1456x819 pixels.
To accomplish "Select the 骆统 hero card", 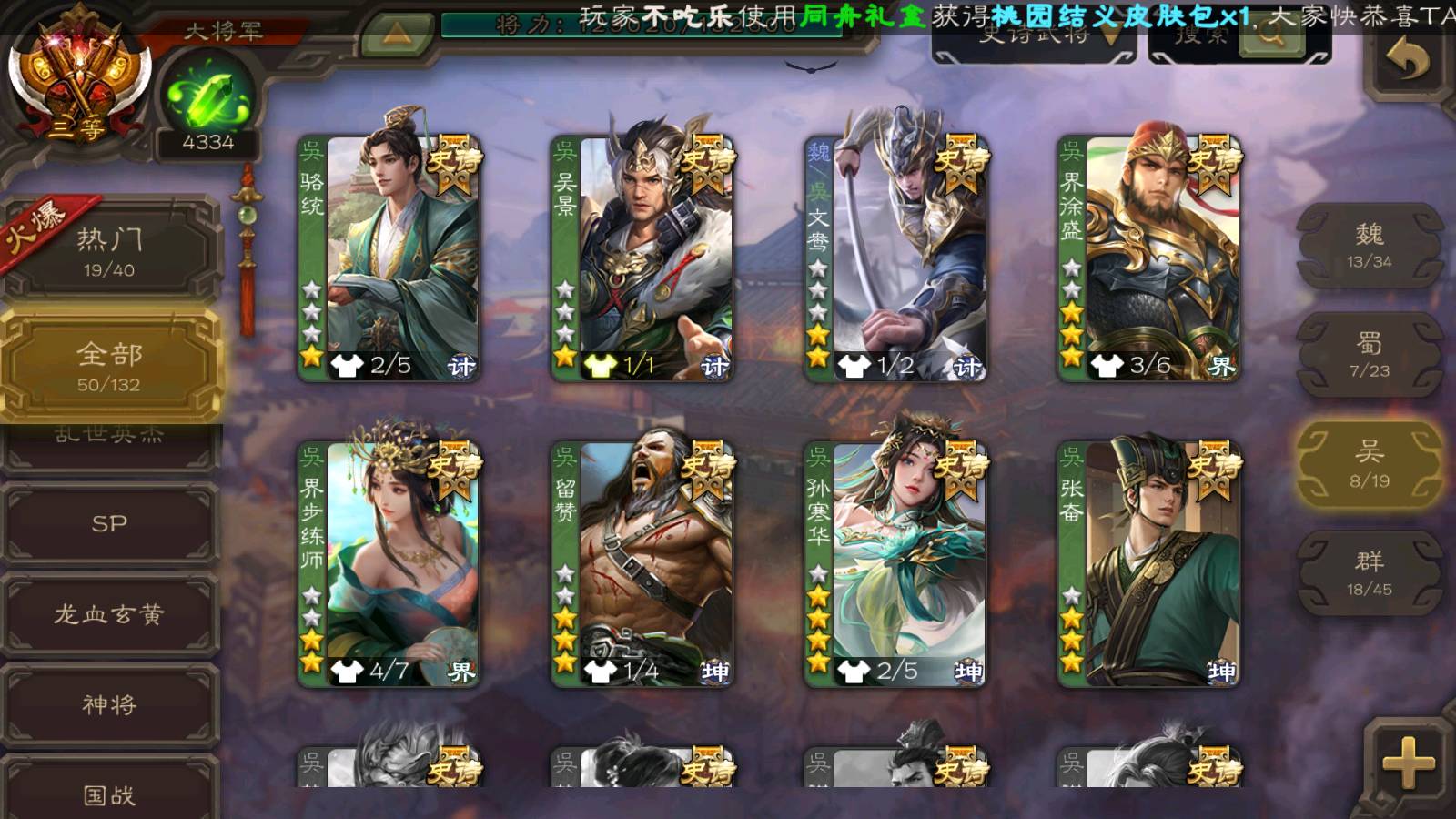I will (x=389, y=258).
